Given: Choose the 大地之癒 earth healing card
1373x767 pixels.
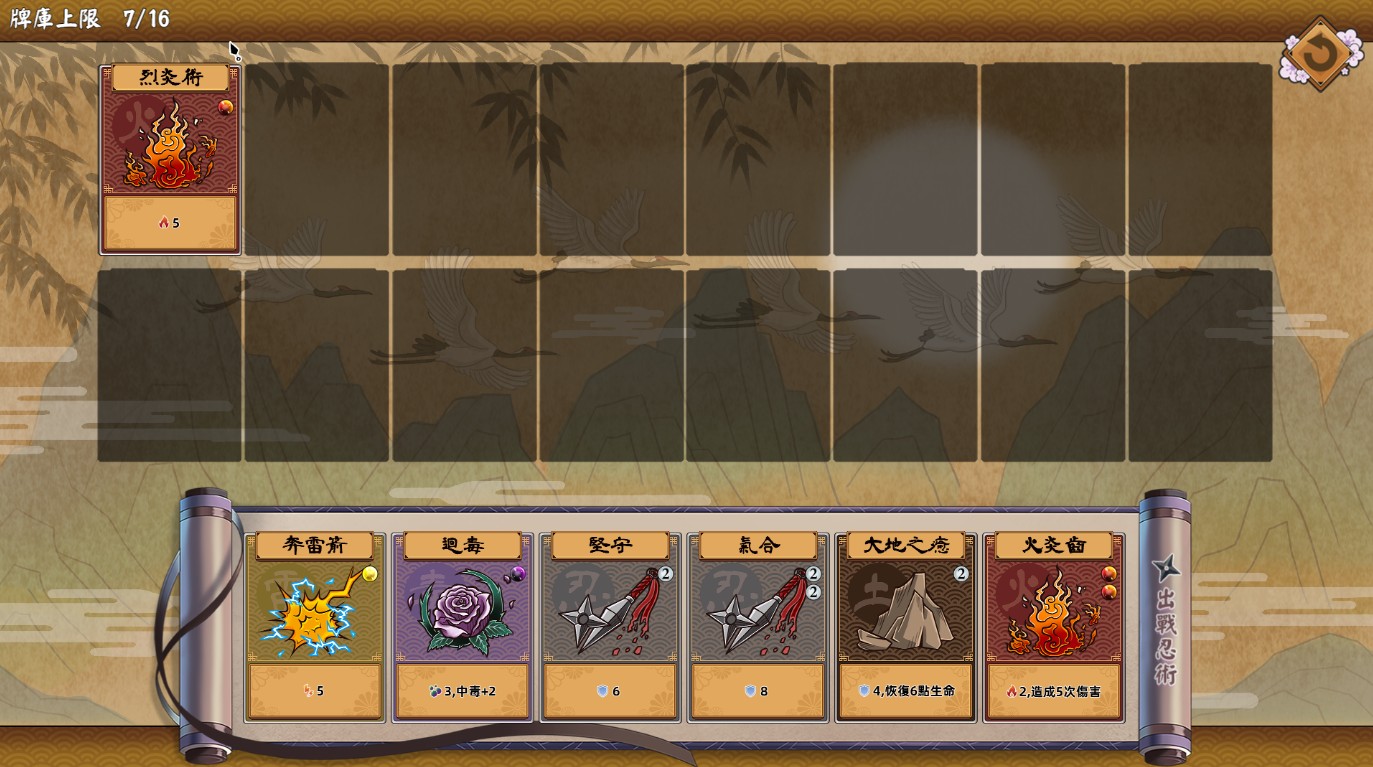Looking at the screenshot, I should point(905,626).
